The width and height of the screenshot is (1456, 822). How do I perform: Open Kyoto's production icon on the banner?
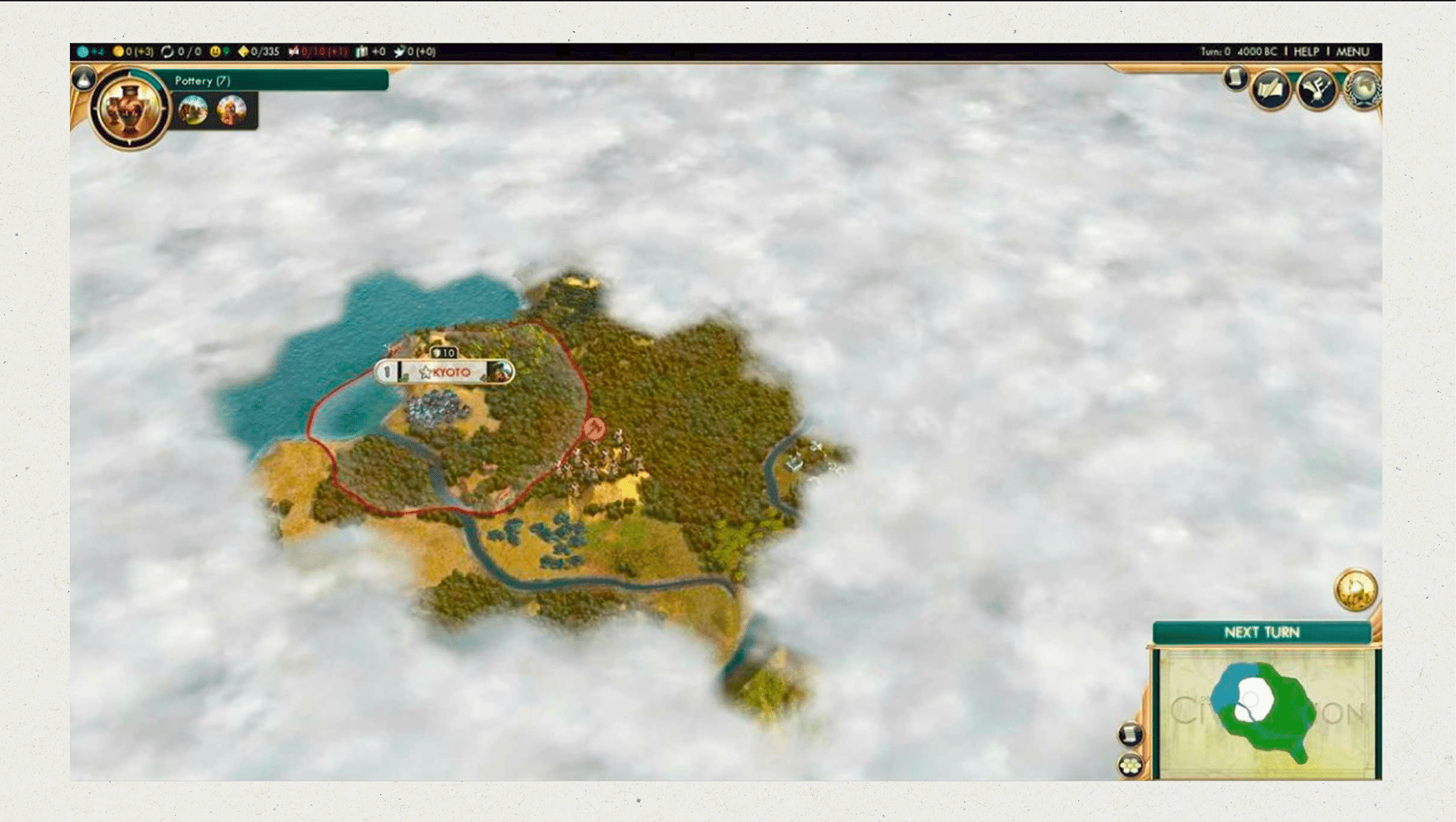point(501,372)
